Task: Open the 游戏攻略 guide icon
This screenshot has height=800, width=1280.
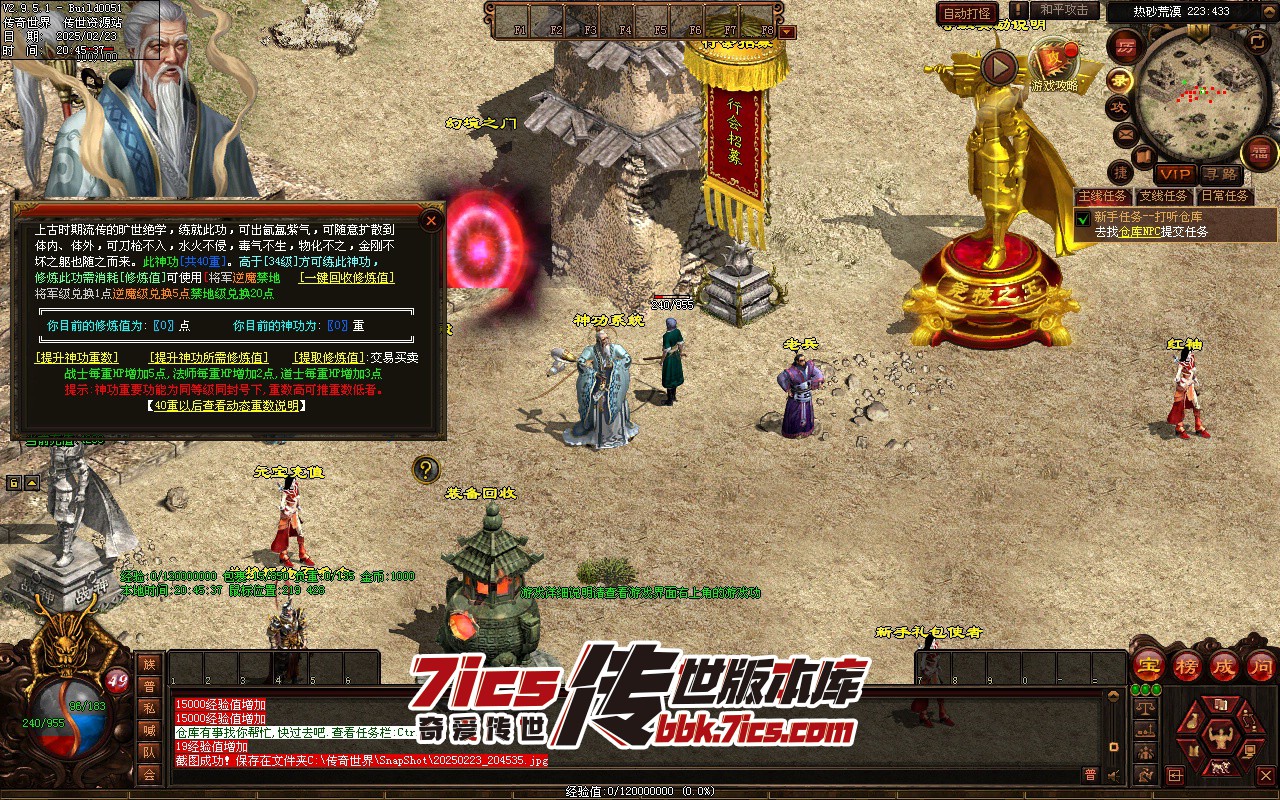Action: point(1055,62)
